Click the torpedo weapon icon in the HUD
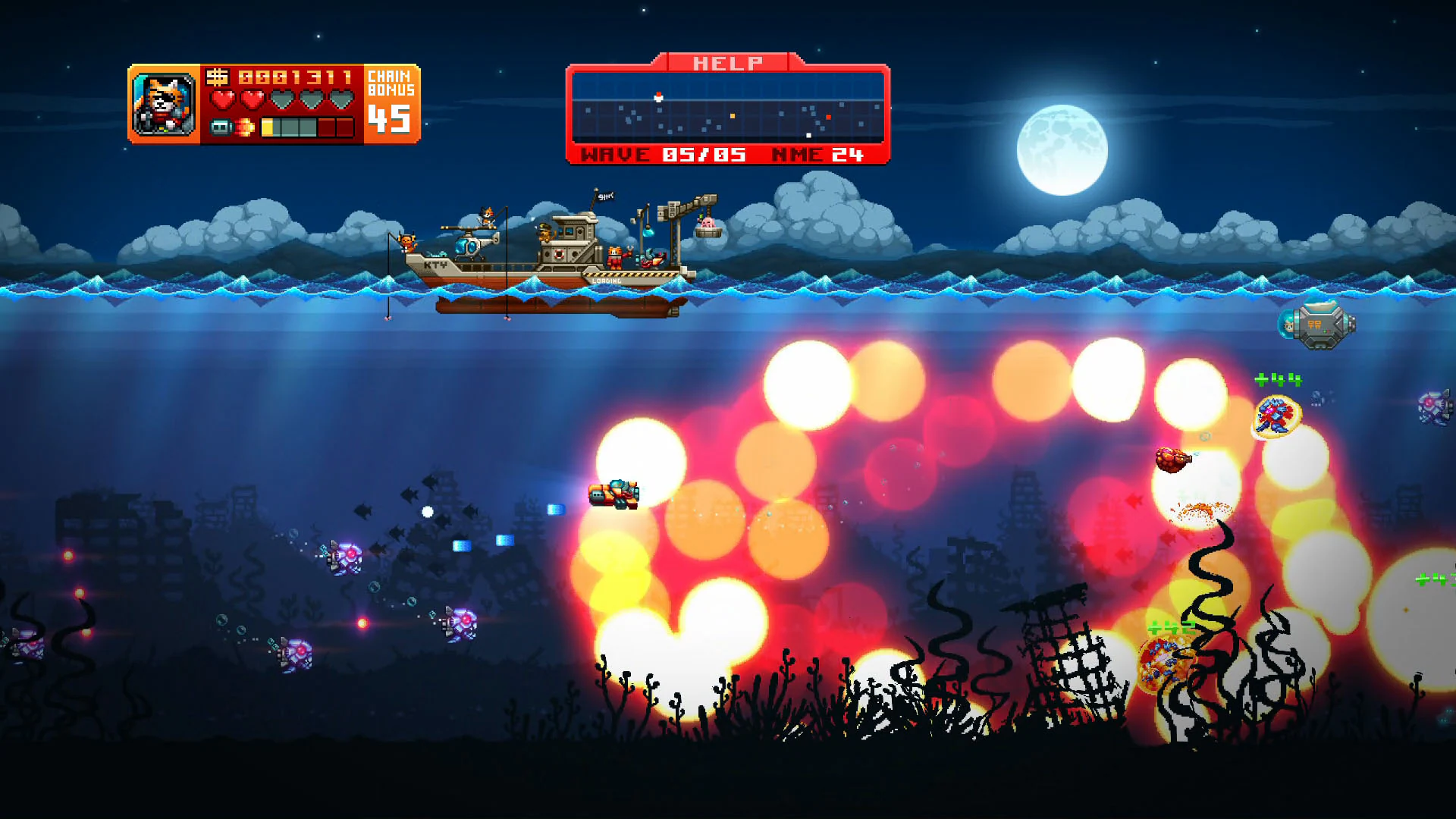1456x819 pixels. pos(221,129)
